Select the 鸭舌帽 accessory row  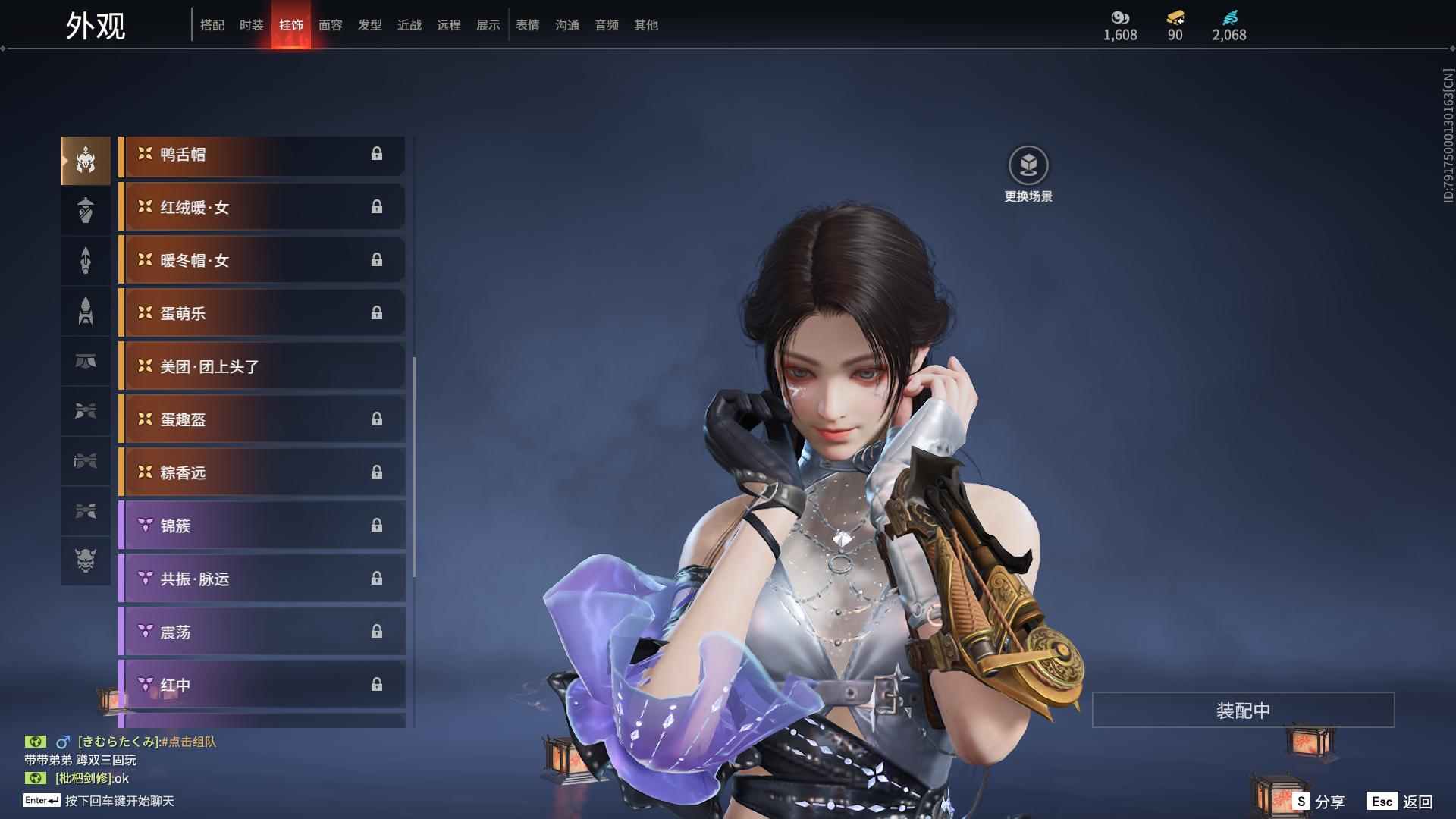(262, 155)
